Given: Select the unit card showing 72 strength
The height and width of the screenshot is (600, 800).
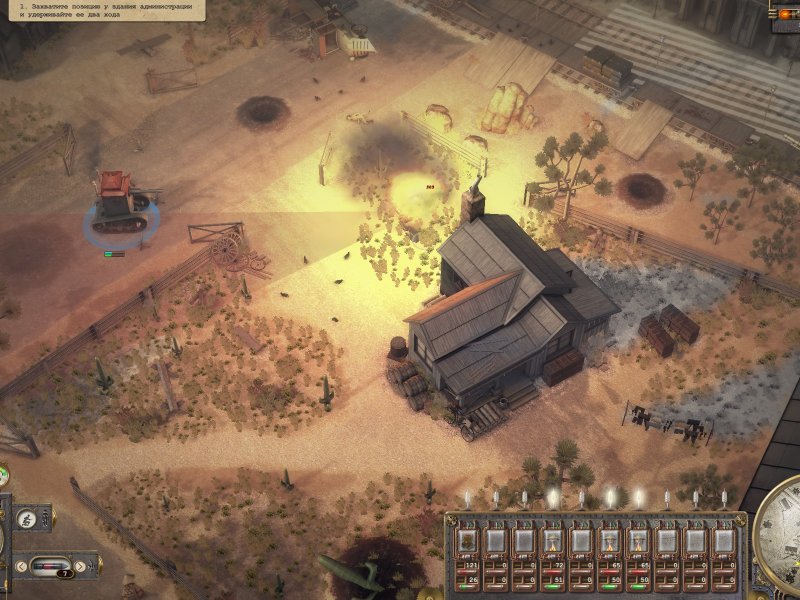Looking at the screenshot, I should pyautogui.click(x=553, y=542).
